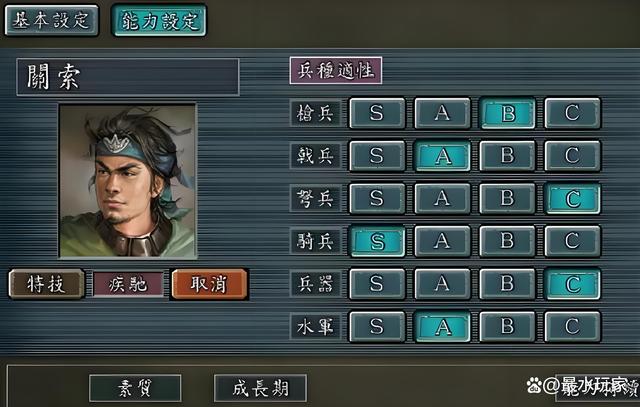640x407 pixels.
Task: Edit the 關索 name field
Action: coord(127,77)
